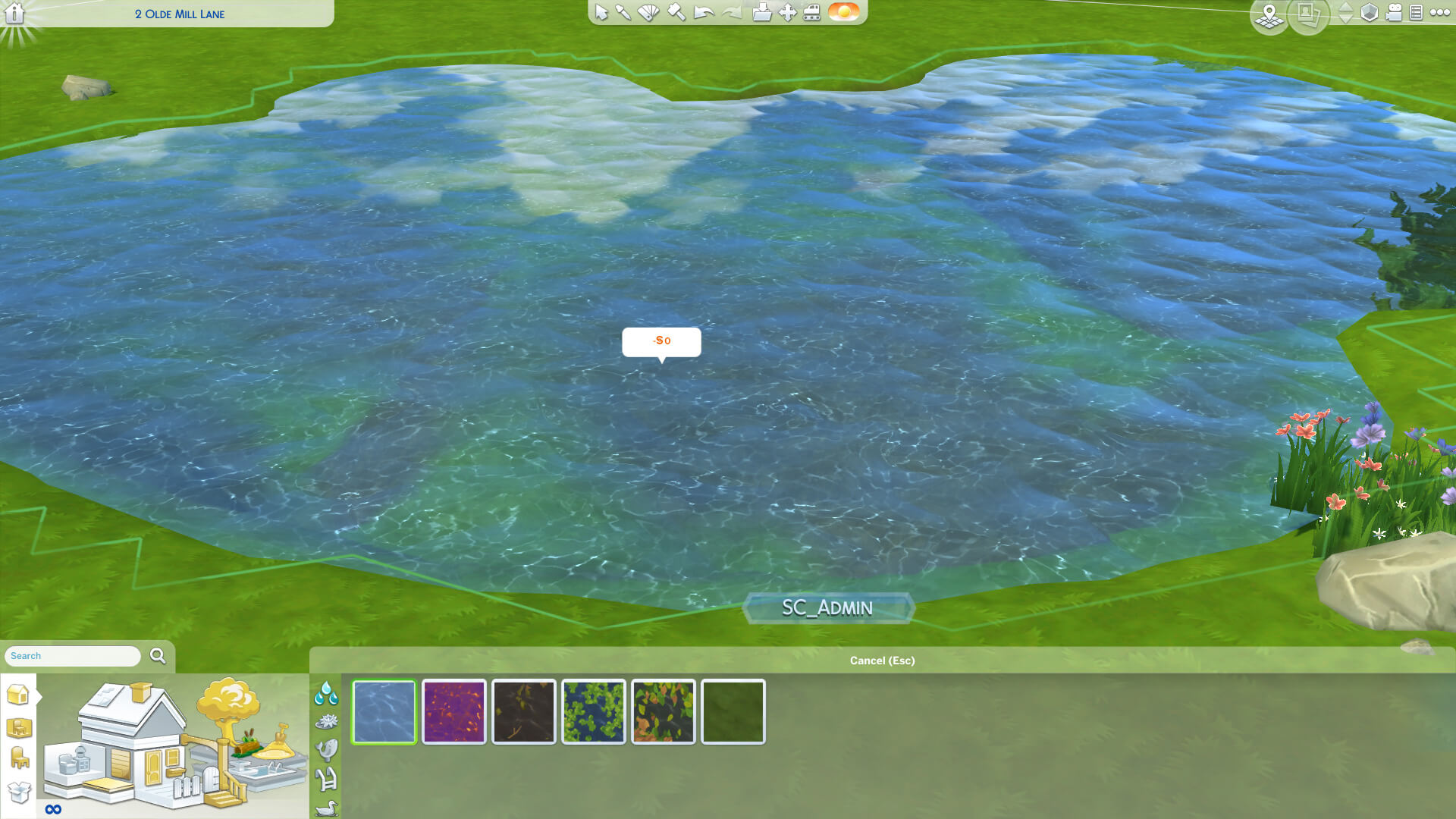This screenshot has height=819, width=1456.
Task: Open the gallery photos icon
Action: pyautogui.click(x=1307, y=14)
